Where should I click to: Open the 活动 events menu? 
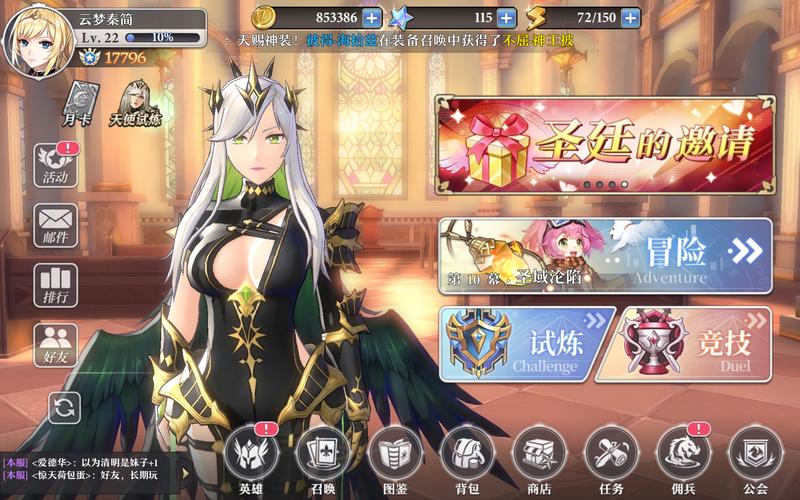56,165
